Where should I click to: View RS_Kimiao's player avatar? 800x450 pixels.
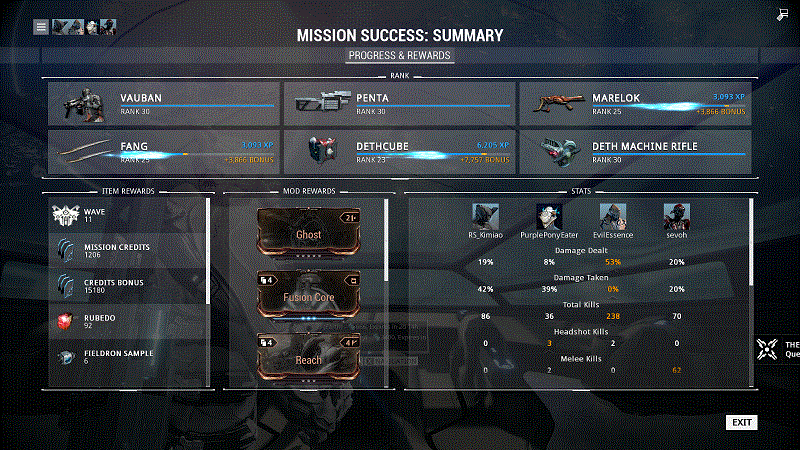486,217
